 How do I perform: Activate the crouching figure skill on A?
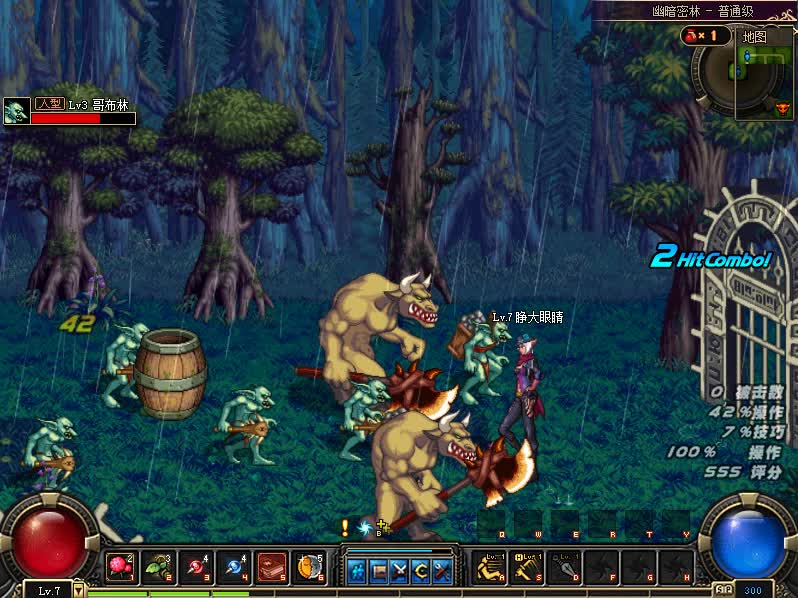491,568
